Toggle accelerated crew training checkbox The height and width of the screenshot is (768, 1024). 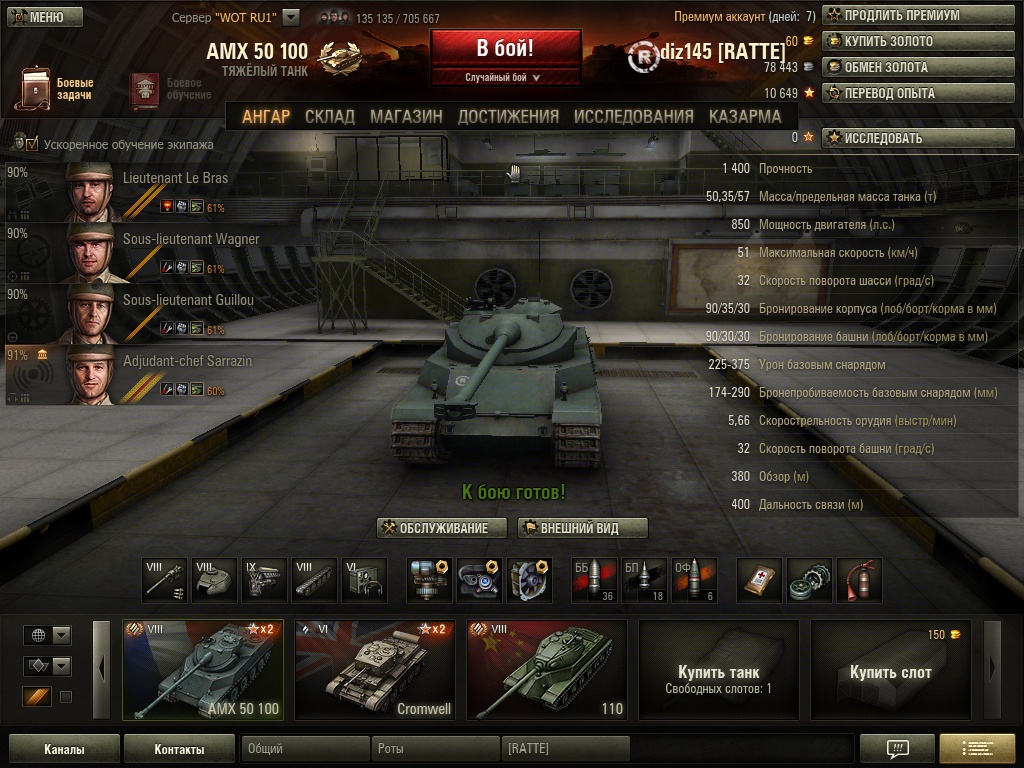32,144
